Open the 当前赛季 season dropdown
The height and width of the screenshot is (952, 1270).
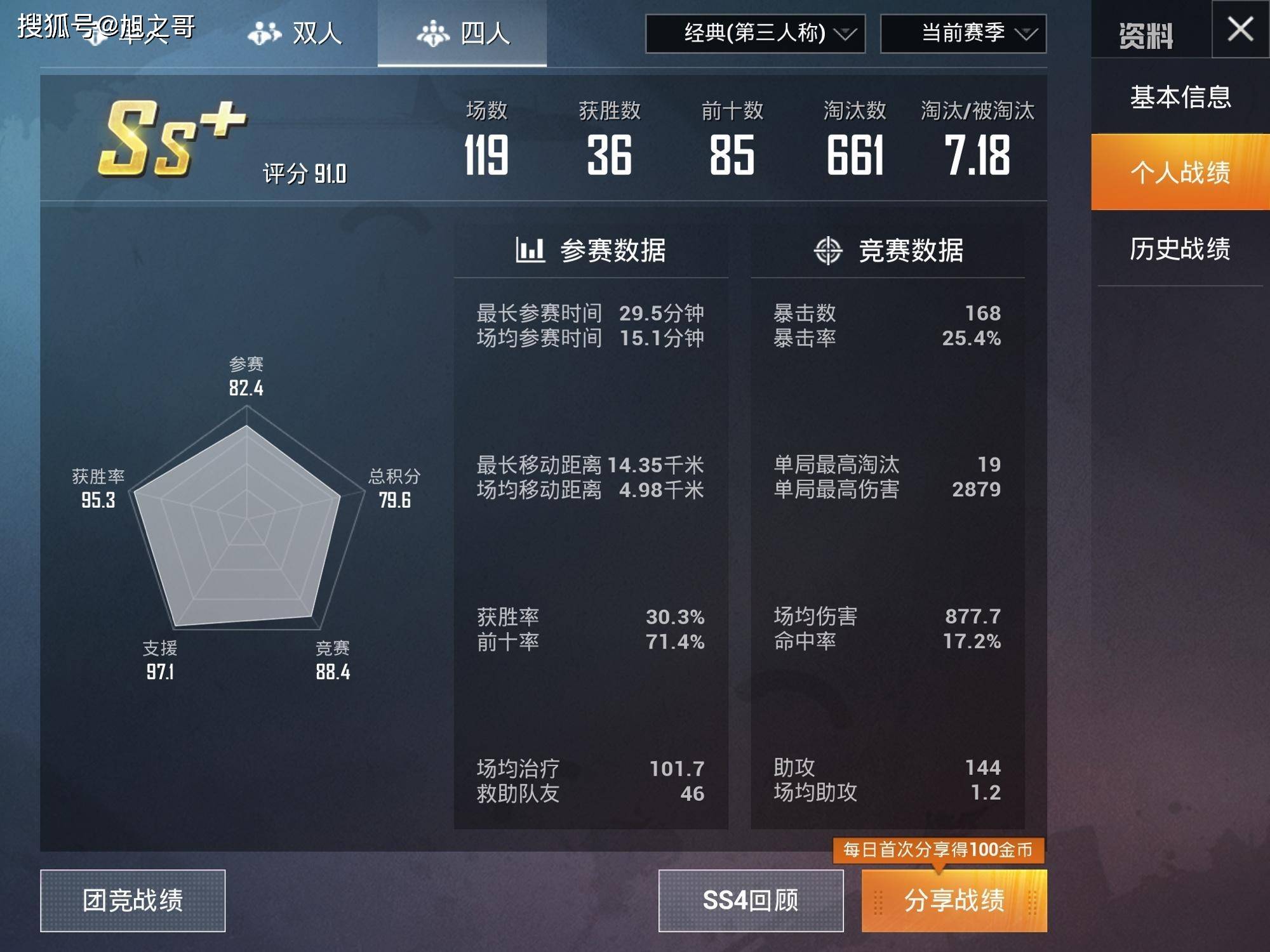click(x=963, y=36)
